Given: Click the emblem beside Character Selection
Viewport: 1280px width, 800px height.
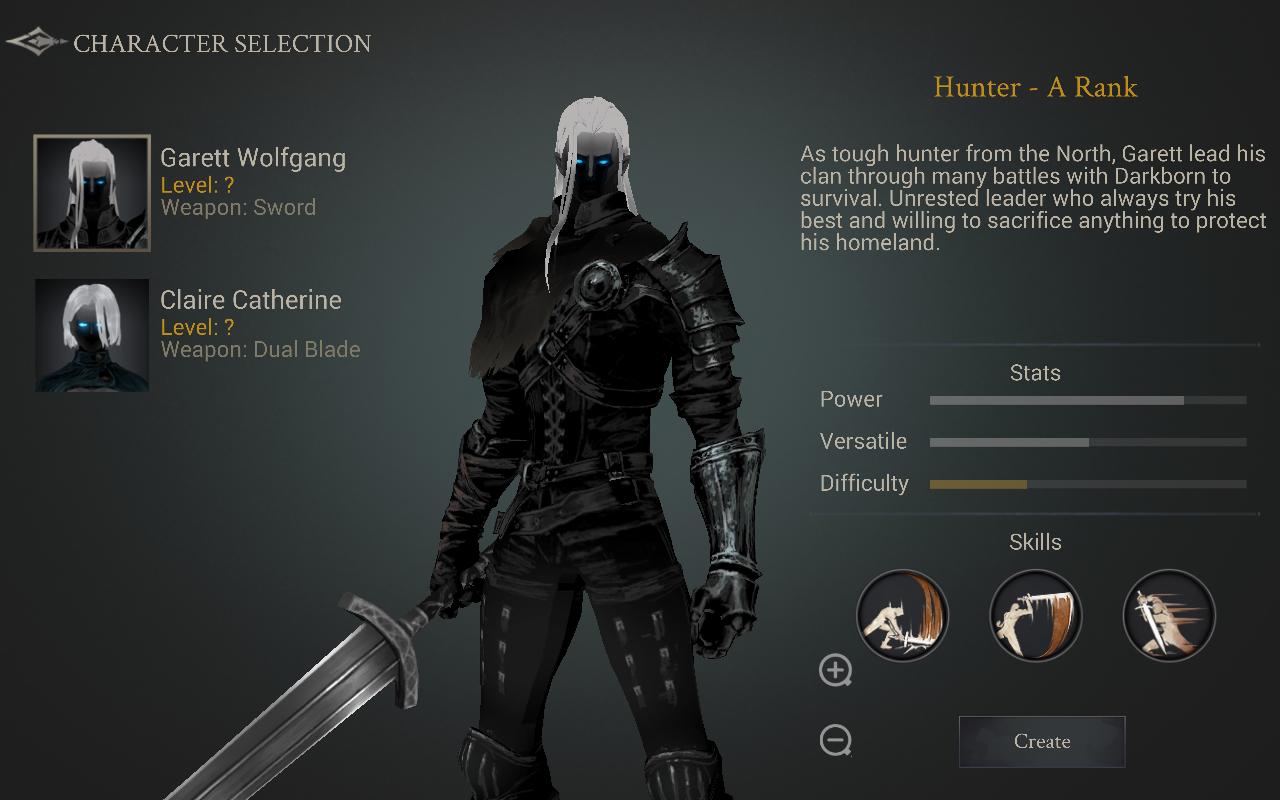Looking at the screenshot, I should [x=36, y=43].
